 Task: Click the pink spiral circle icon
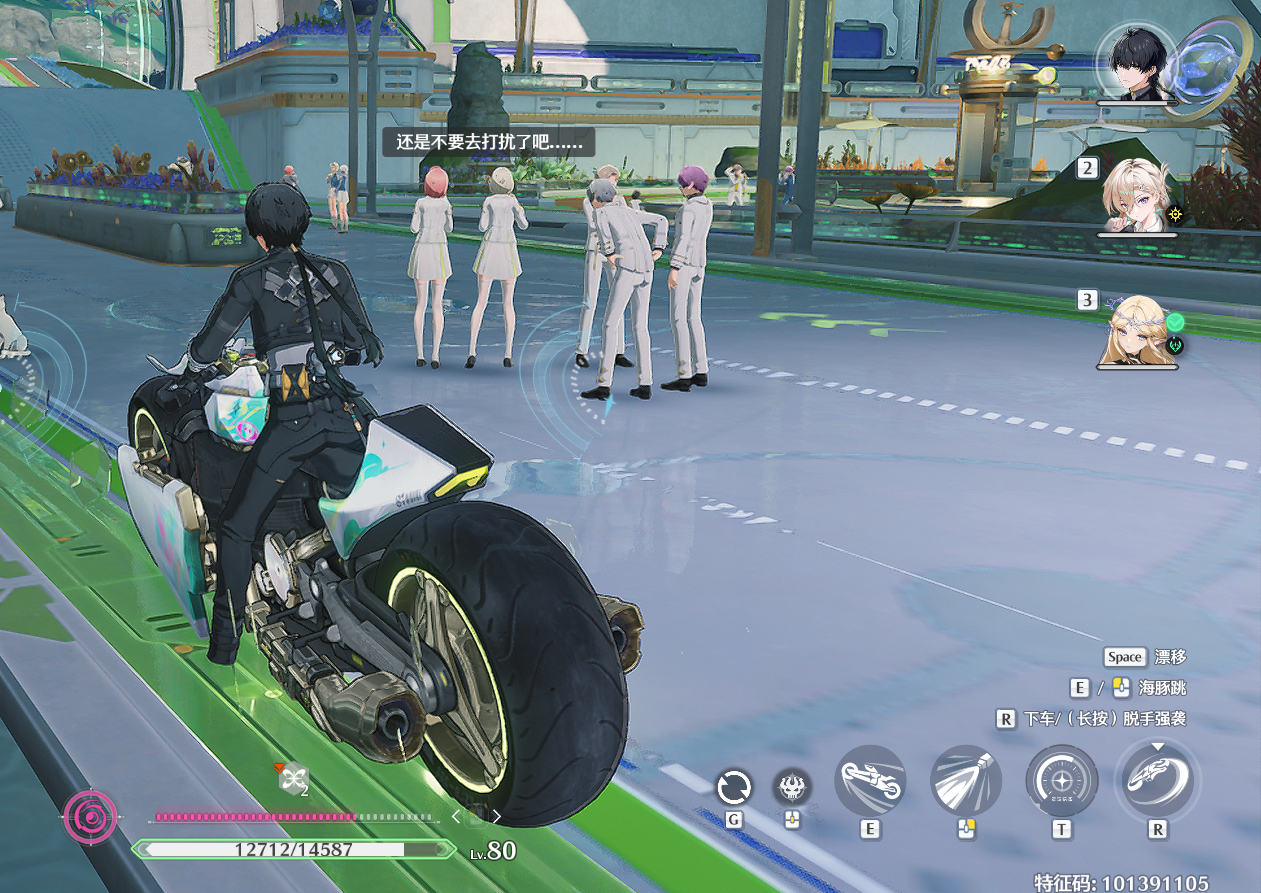tap(90, 816)
